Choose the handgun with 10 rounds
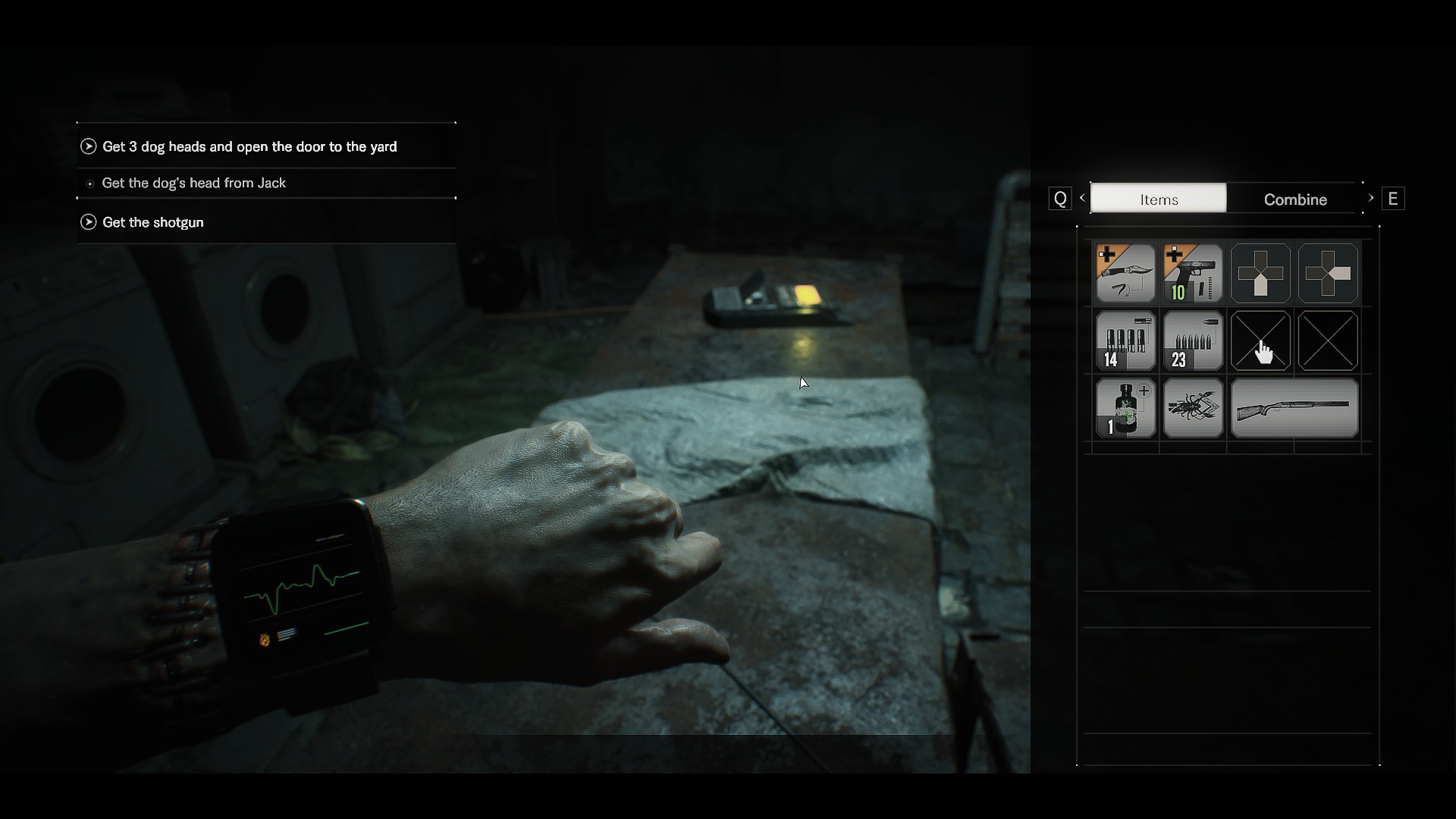Screen dimensions: 1456x819 [x=1193, y=273]
